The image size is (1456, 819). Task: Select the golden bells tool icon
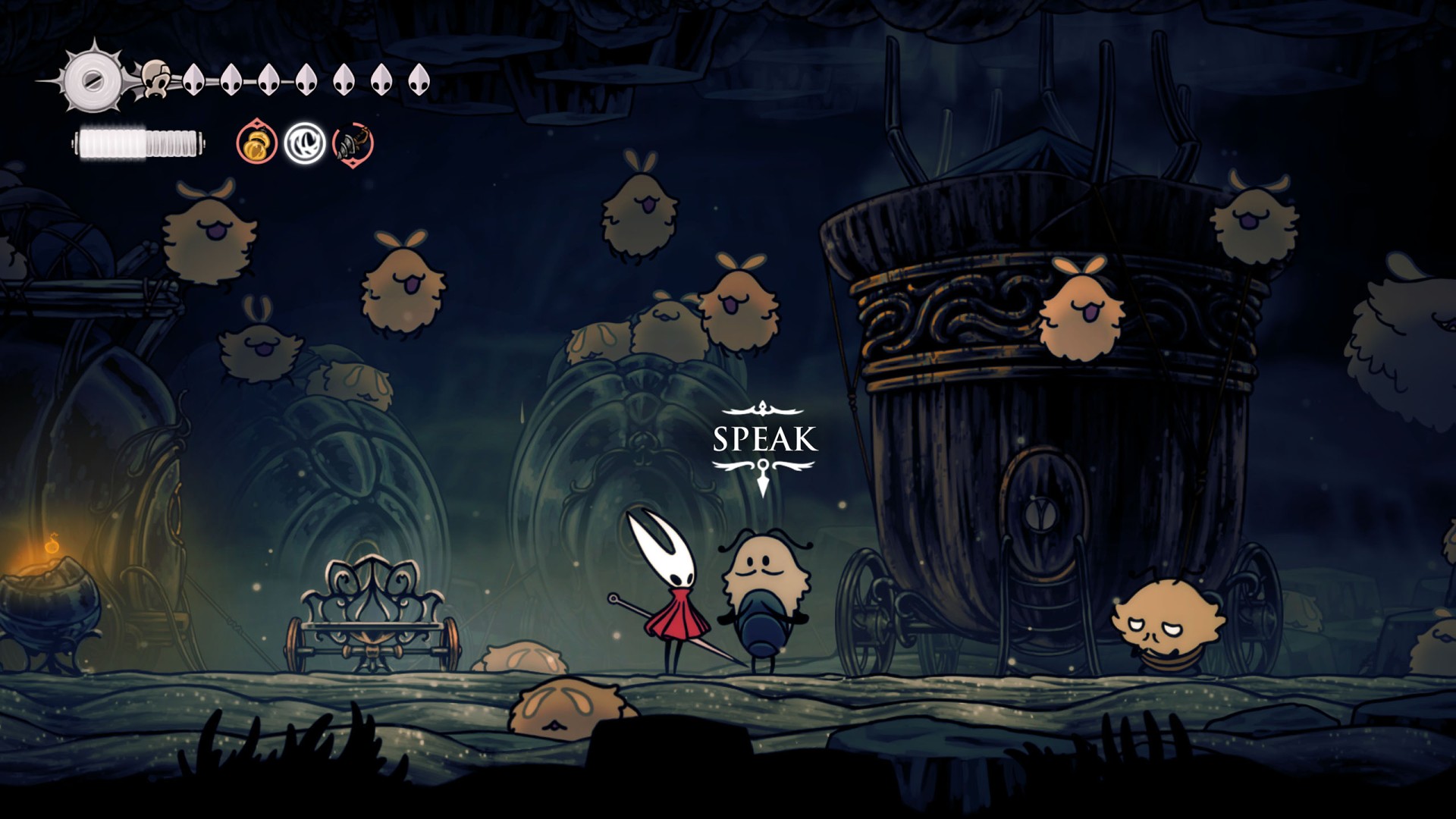(x=256, y=143)
